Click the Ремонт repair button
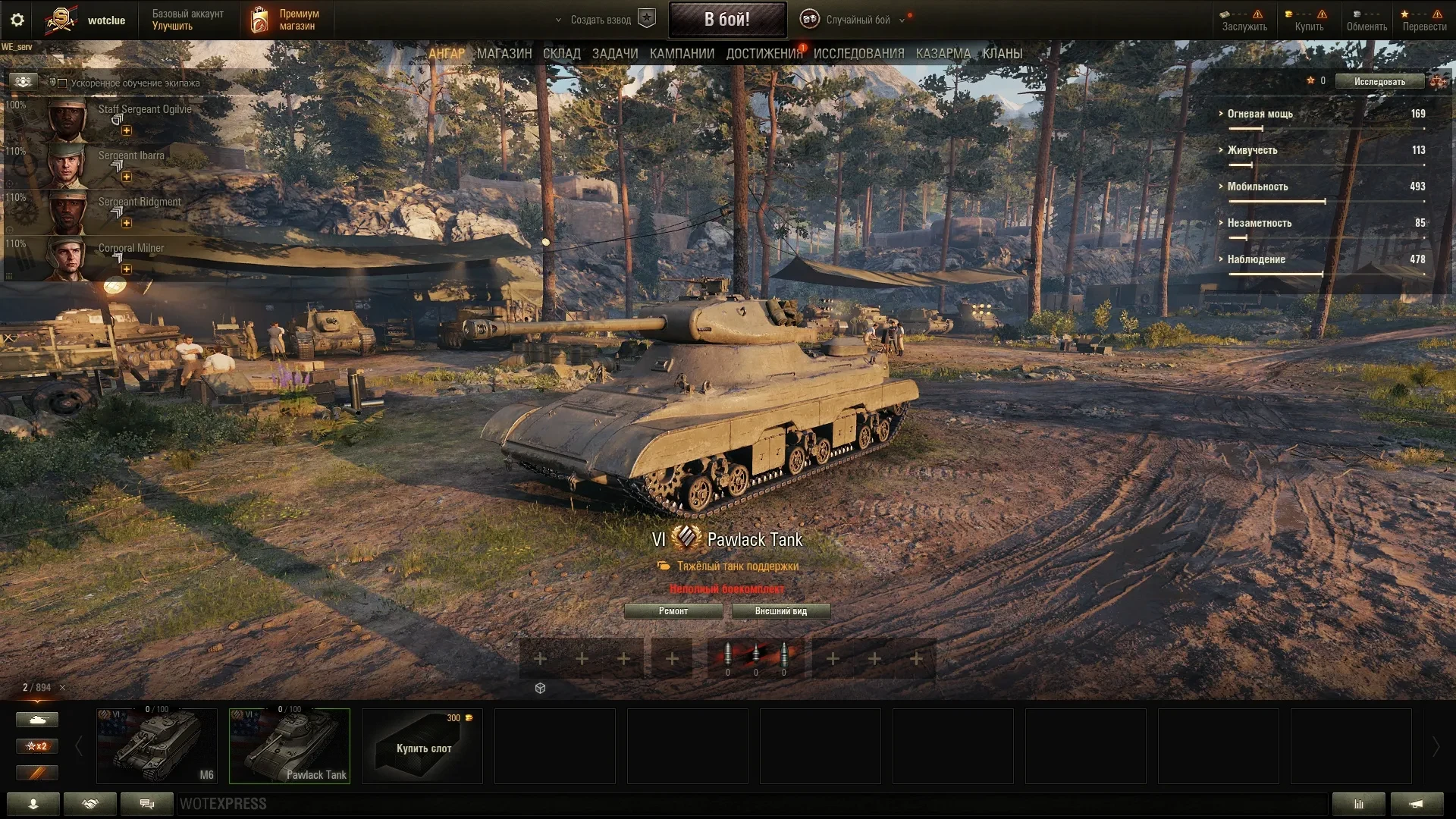Screen dimensions: 1456x819 coord(673,611)
